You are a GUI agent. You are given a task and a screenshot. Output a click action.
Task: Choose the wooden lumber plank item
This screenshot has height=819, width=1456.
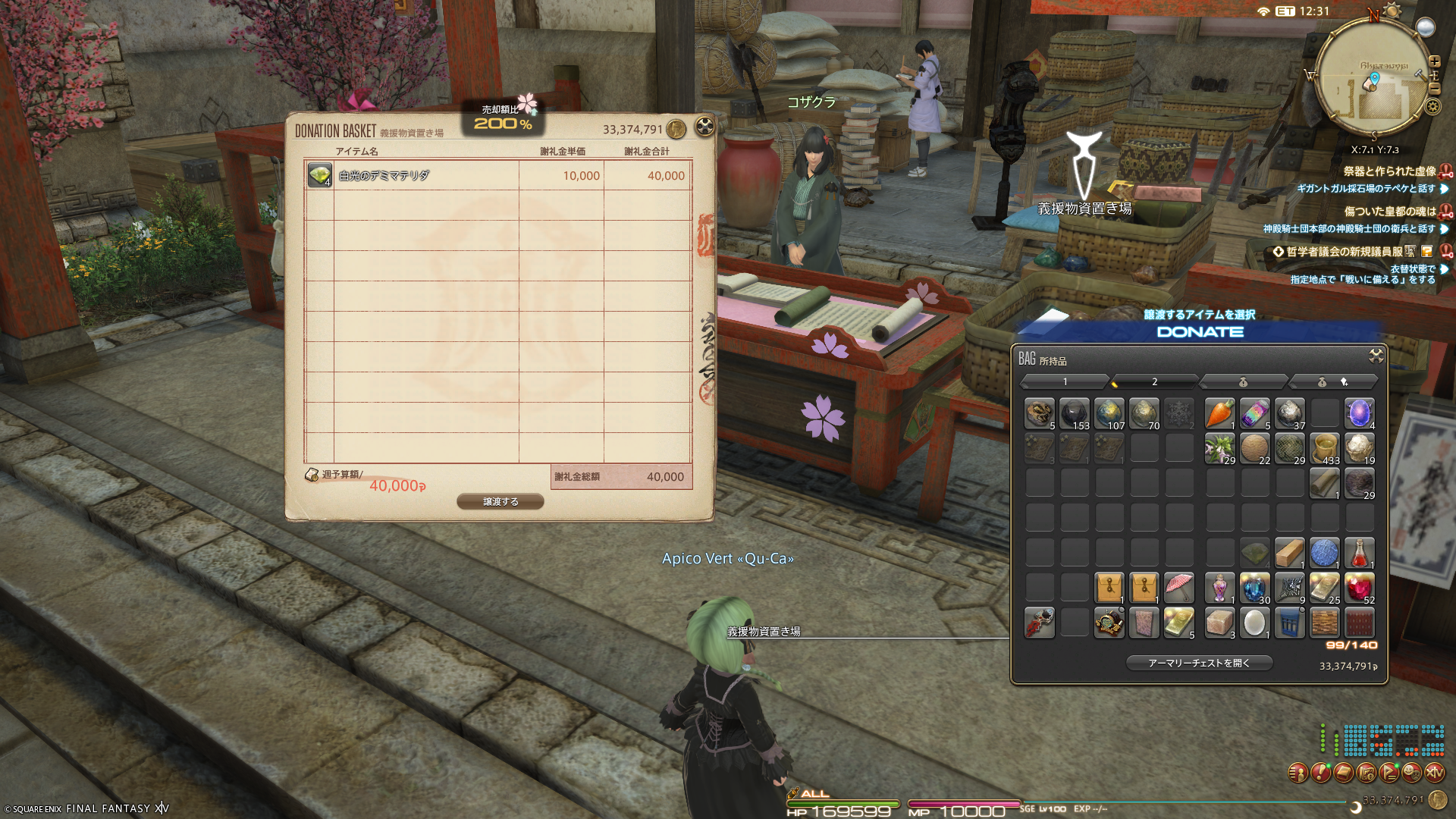(1289, 553)
